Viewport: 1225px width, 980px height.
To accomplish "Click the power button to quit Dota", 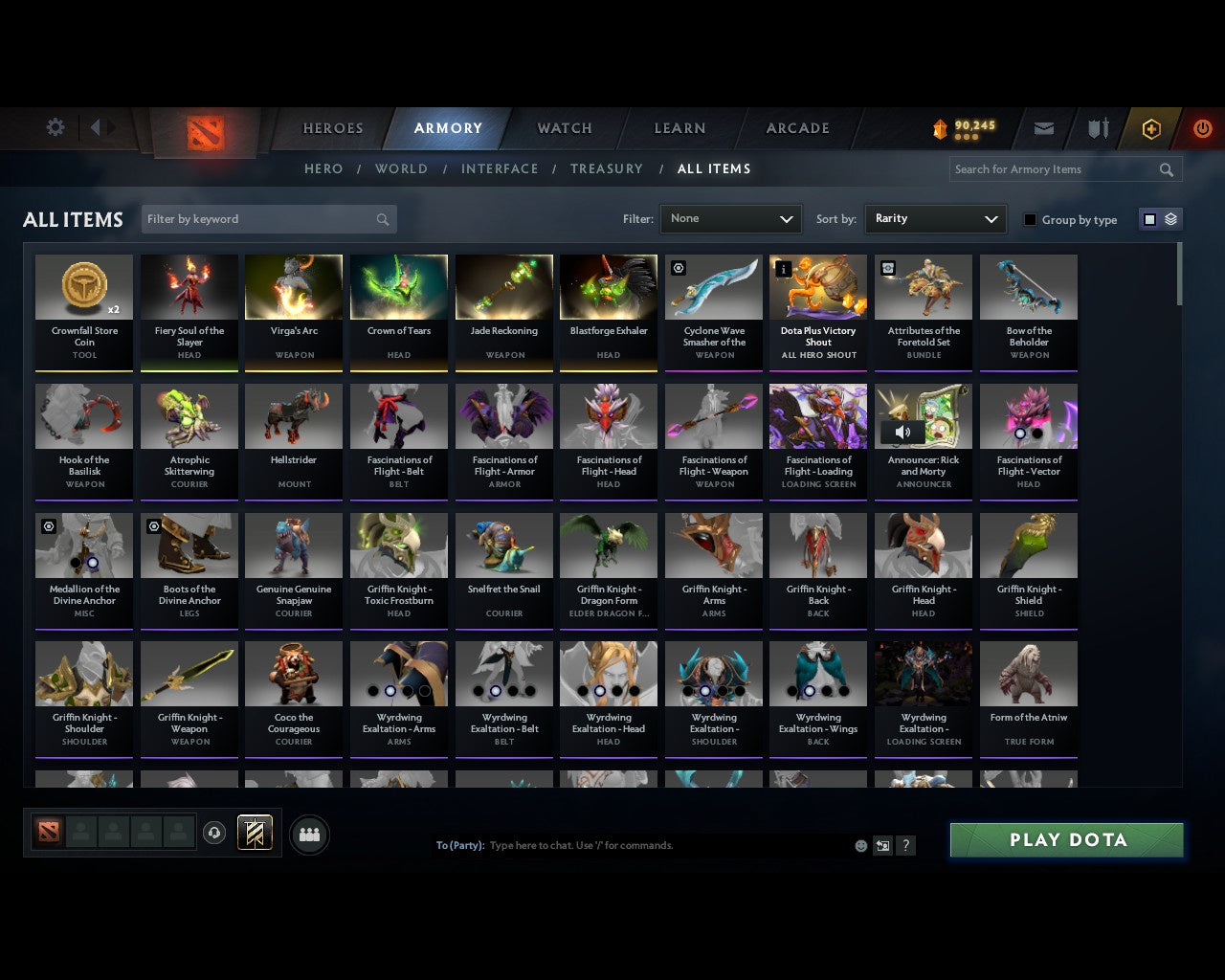I will [x=1202, y=127].
